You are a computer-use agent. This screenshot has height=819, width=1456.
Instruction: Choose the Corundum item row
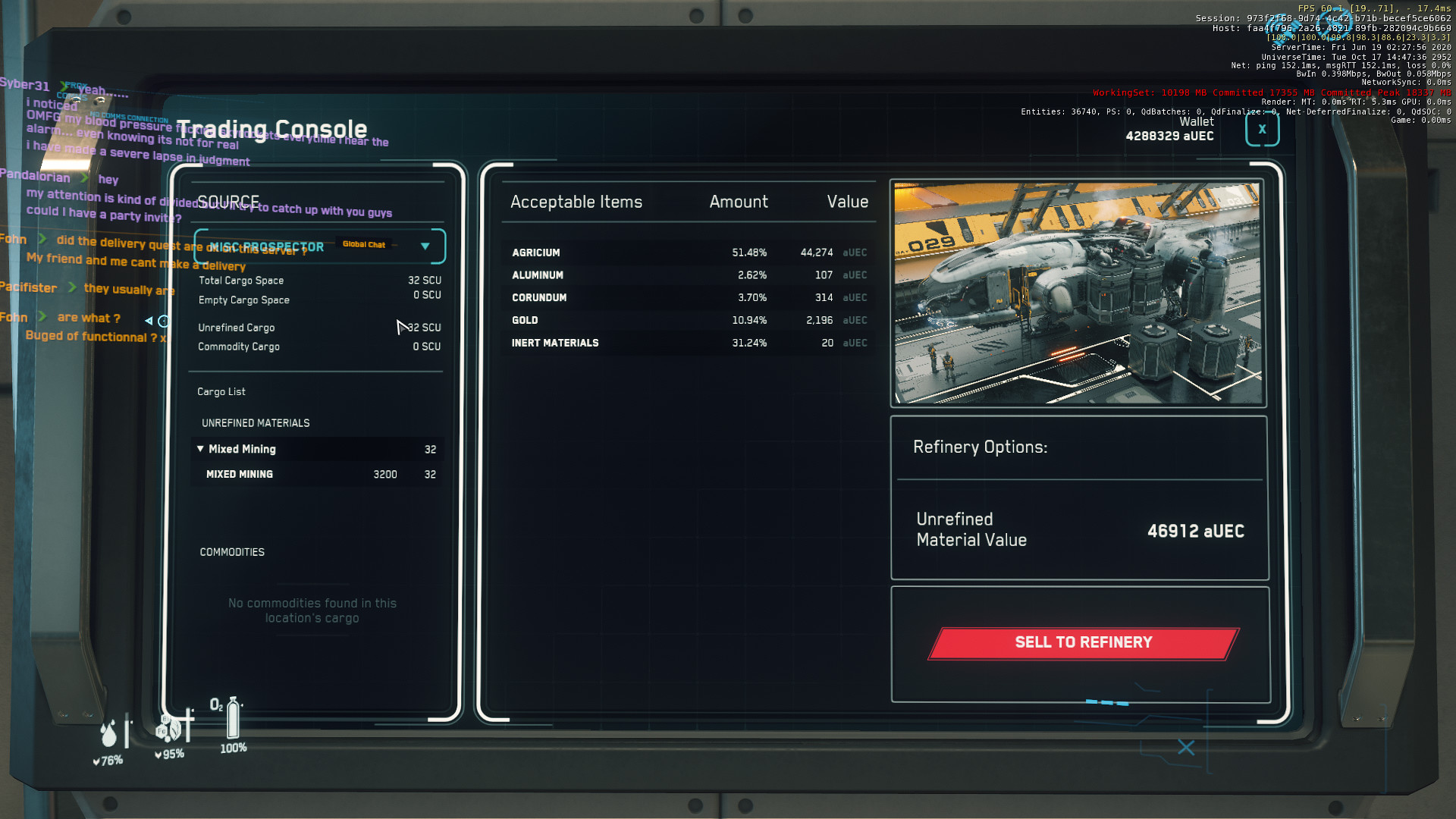point(688,298)
